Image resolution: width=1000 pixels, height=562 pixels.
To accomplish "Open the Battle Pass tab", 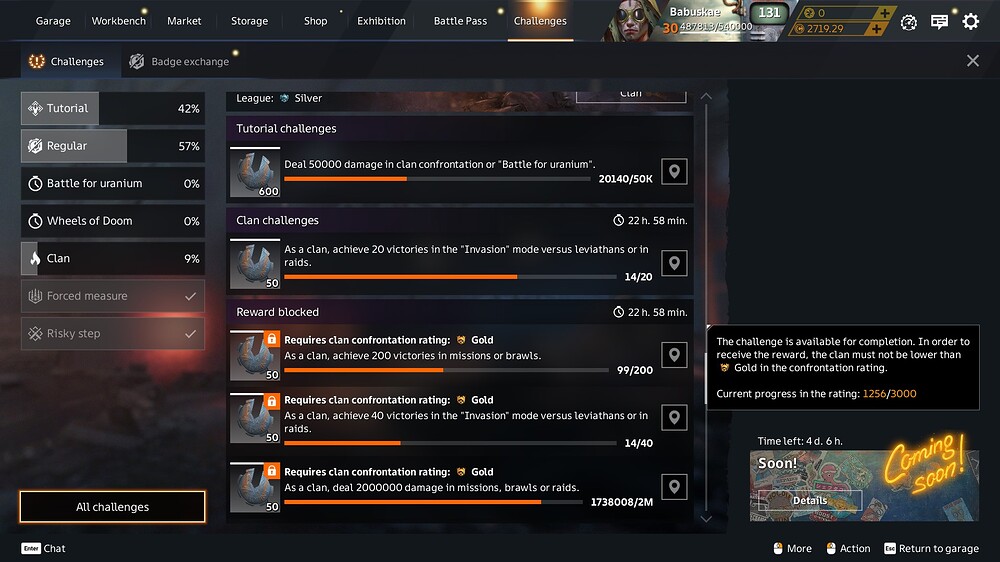I will pos(460,21).
